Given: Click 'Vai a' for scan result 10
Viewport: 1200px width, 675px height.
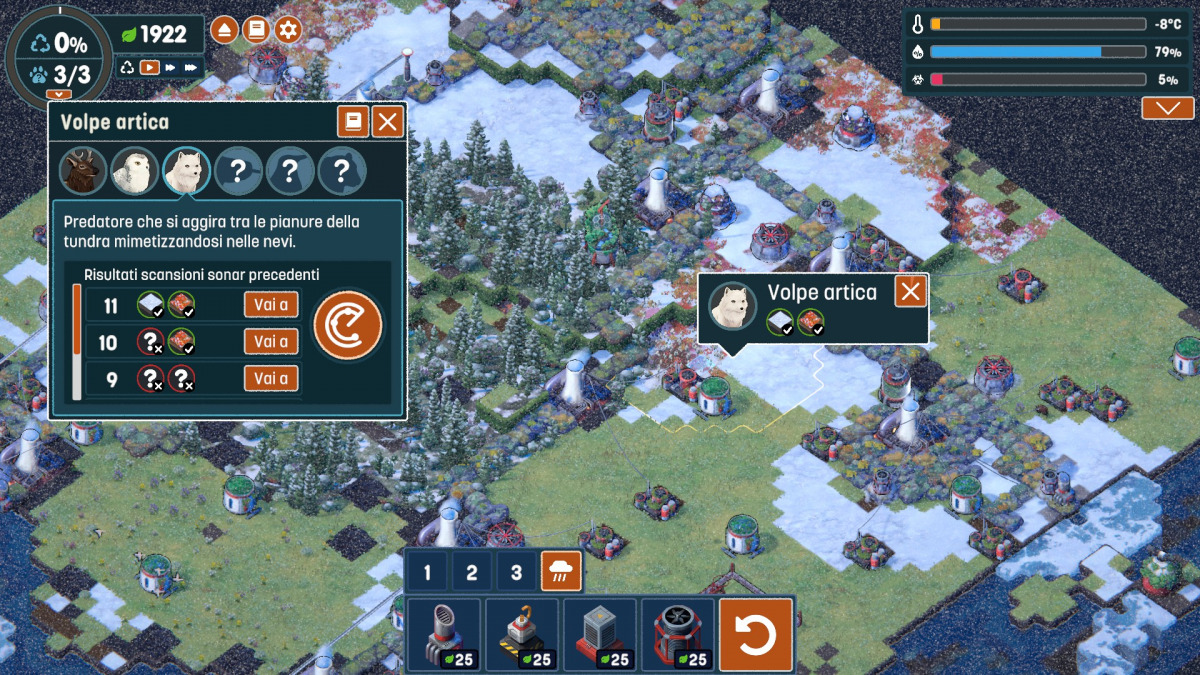Looking at the screenshot, I should pos(271,342).
